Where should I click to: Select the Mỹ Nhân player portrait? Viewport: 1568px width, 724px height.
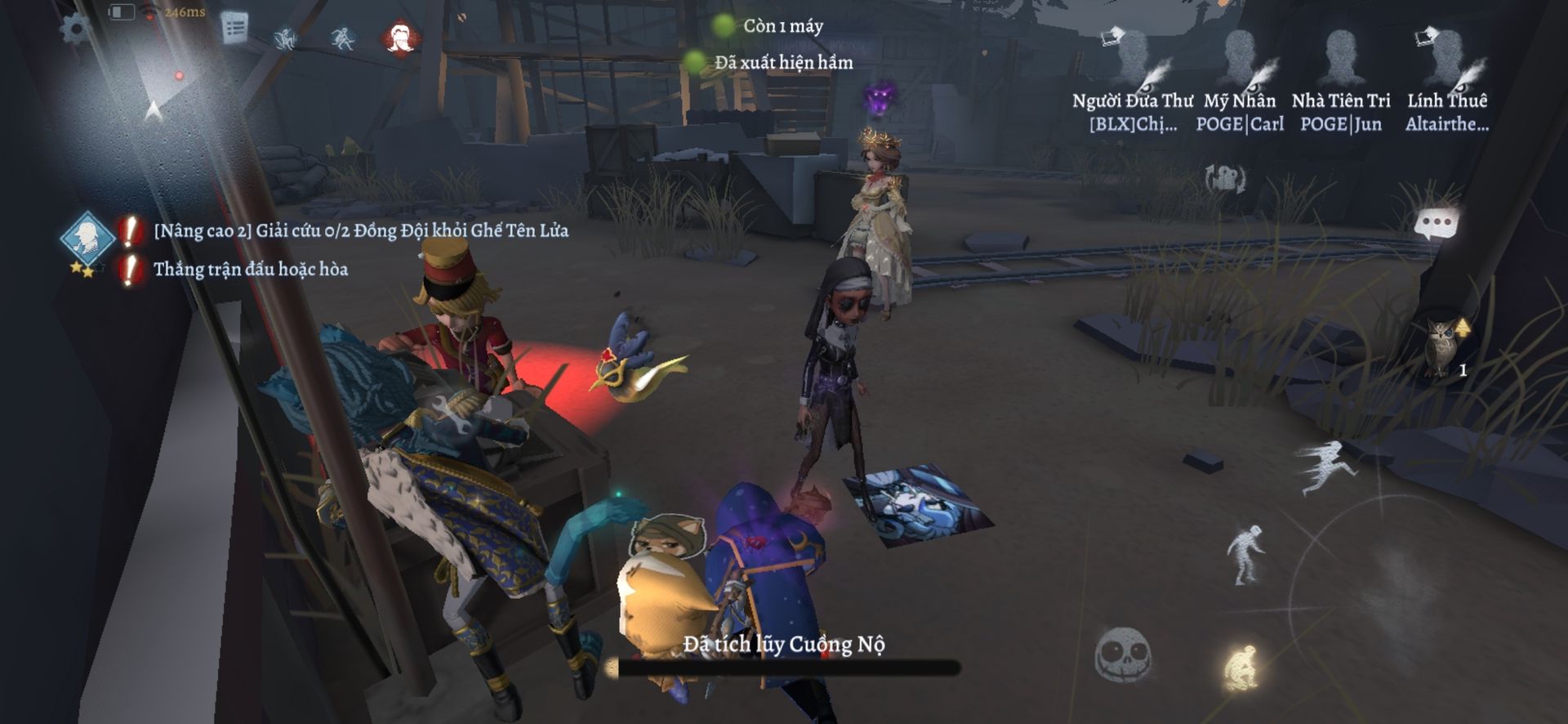pyautogui.click(x=1240, y=61)
